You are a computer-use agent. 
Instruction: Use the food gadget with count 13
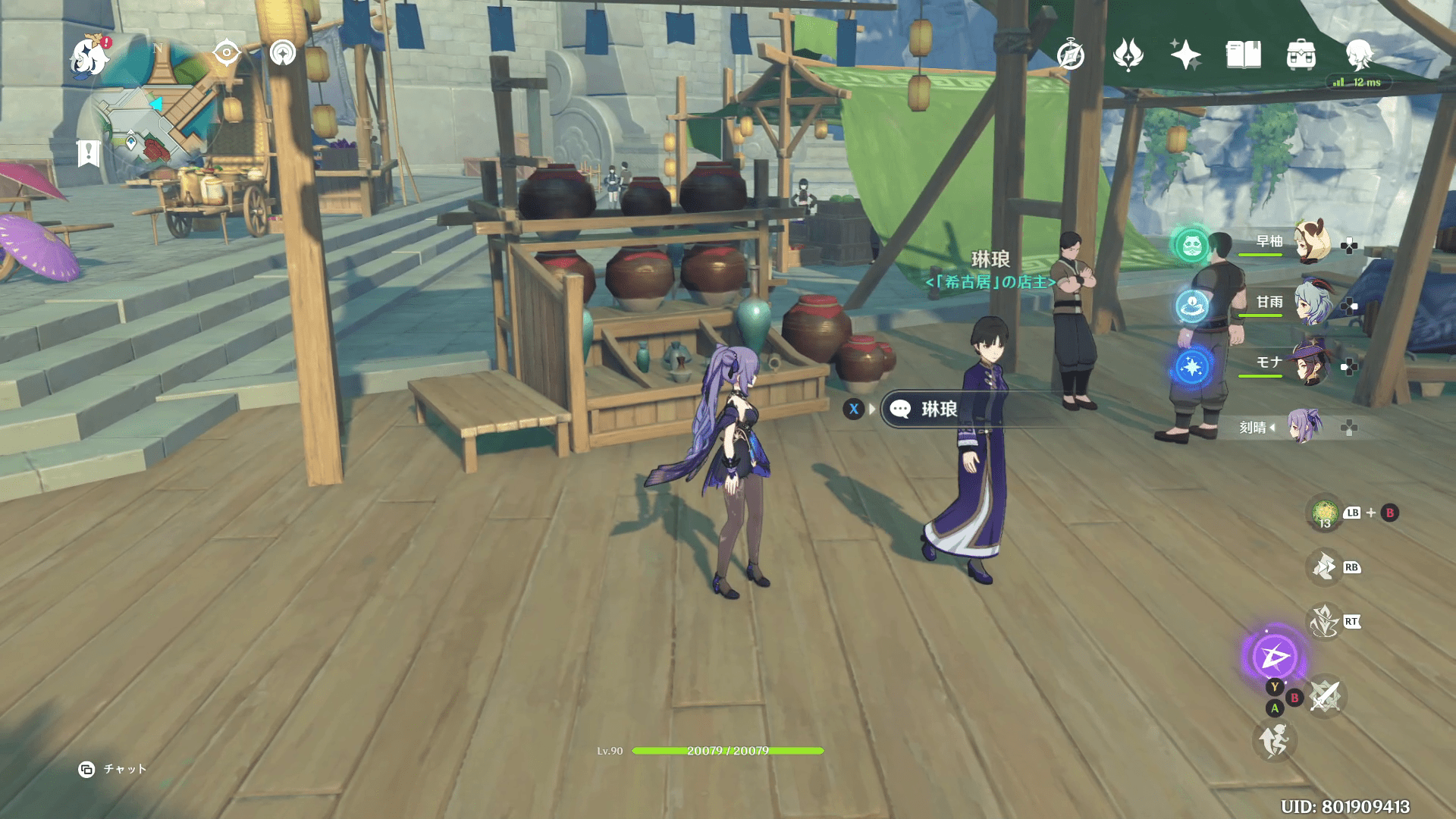(1325, 513)
